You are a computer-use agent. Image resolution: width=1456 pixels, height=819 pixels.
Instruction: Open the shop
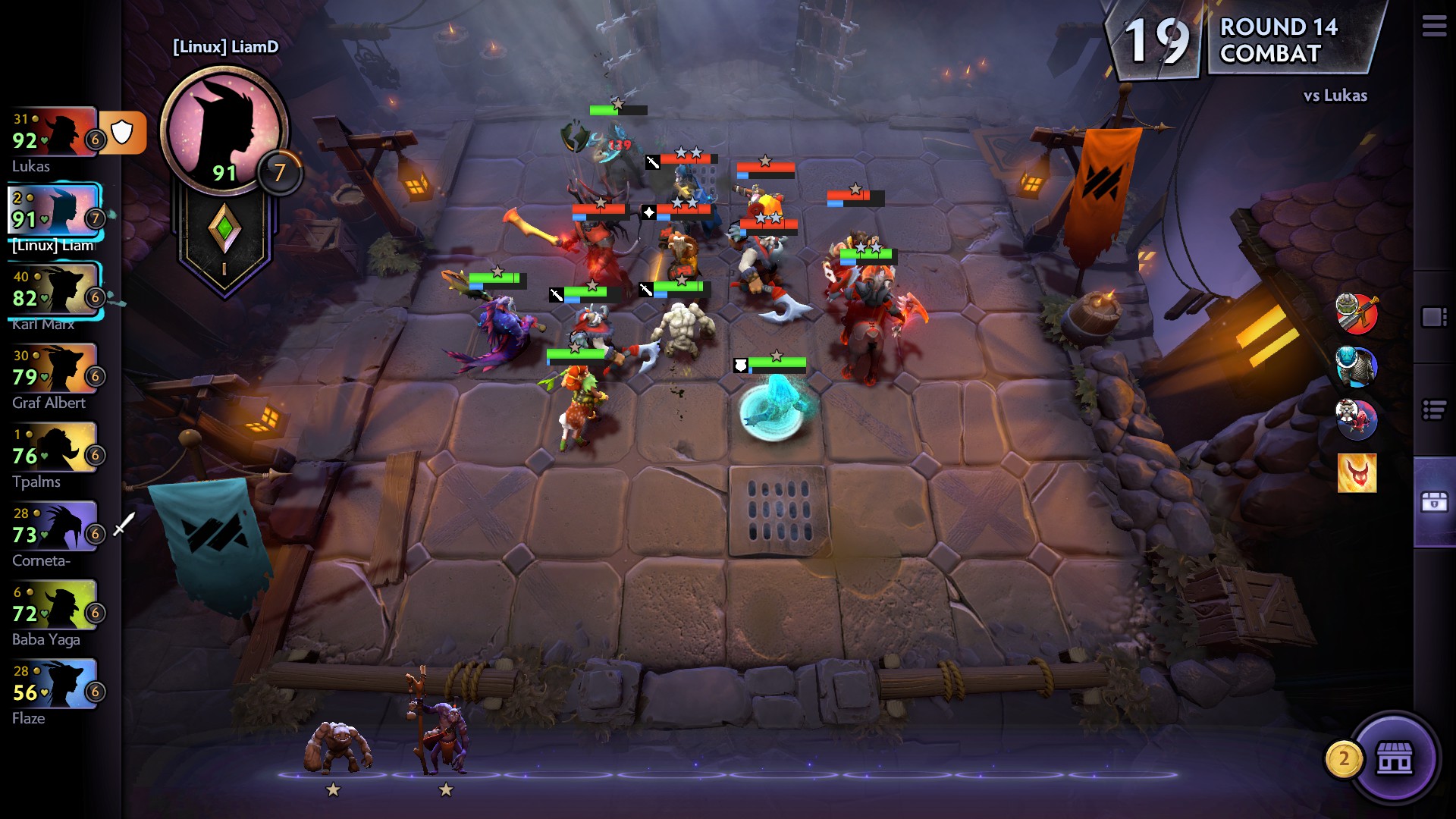[x=1394, y=758]
